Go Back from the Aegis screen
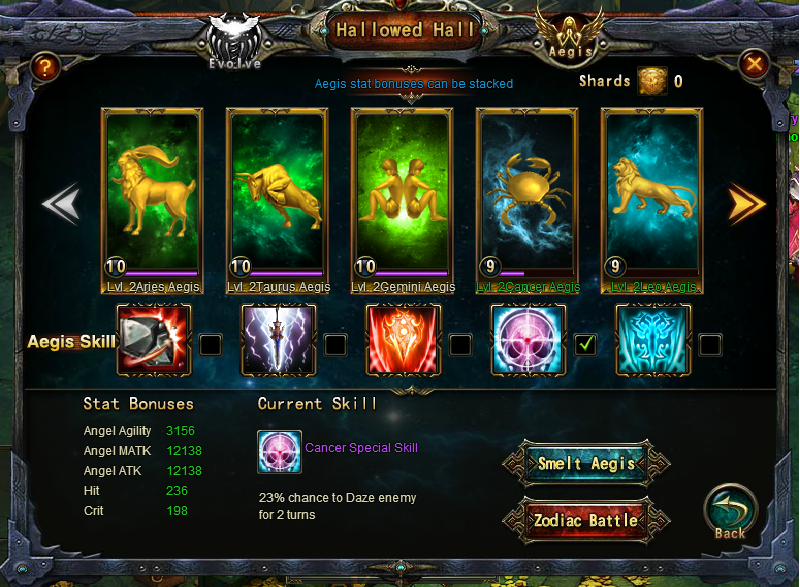The image size is (800, 587). [x=730, y=514]
